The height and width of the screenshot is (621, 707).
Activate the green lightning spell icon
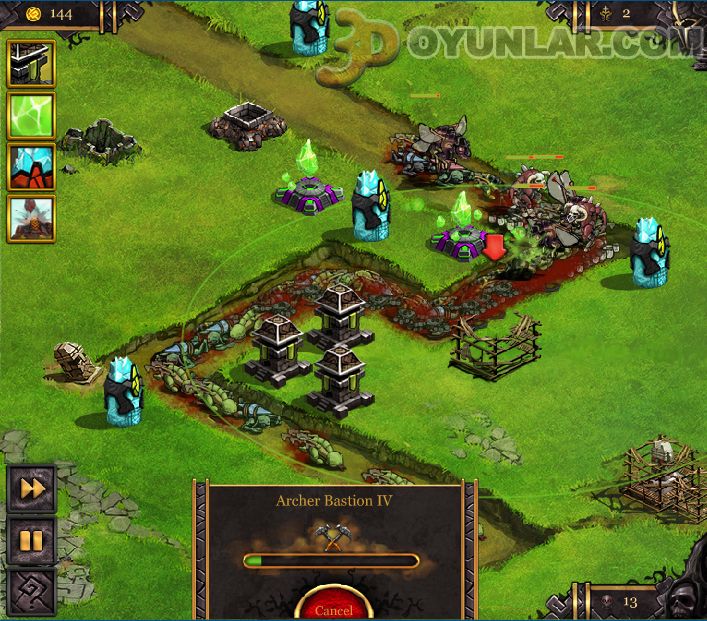click(x=31, y=116)
